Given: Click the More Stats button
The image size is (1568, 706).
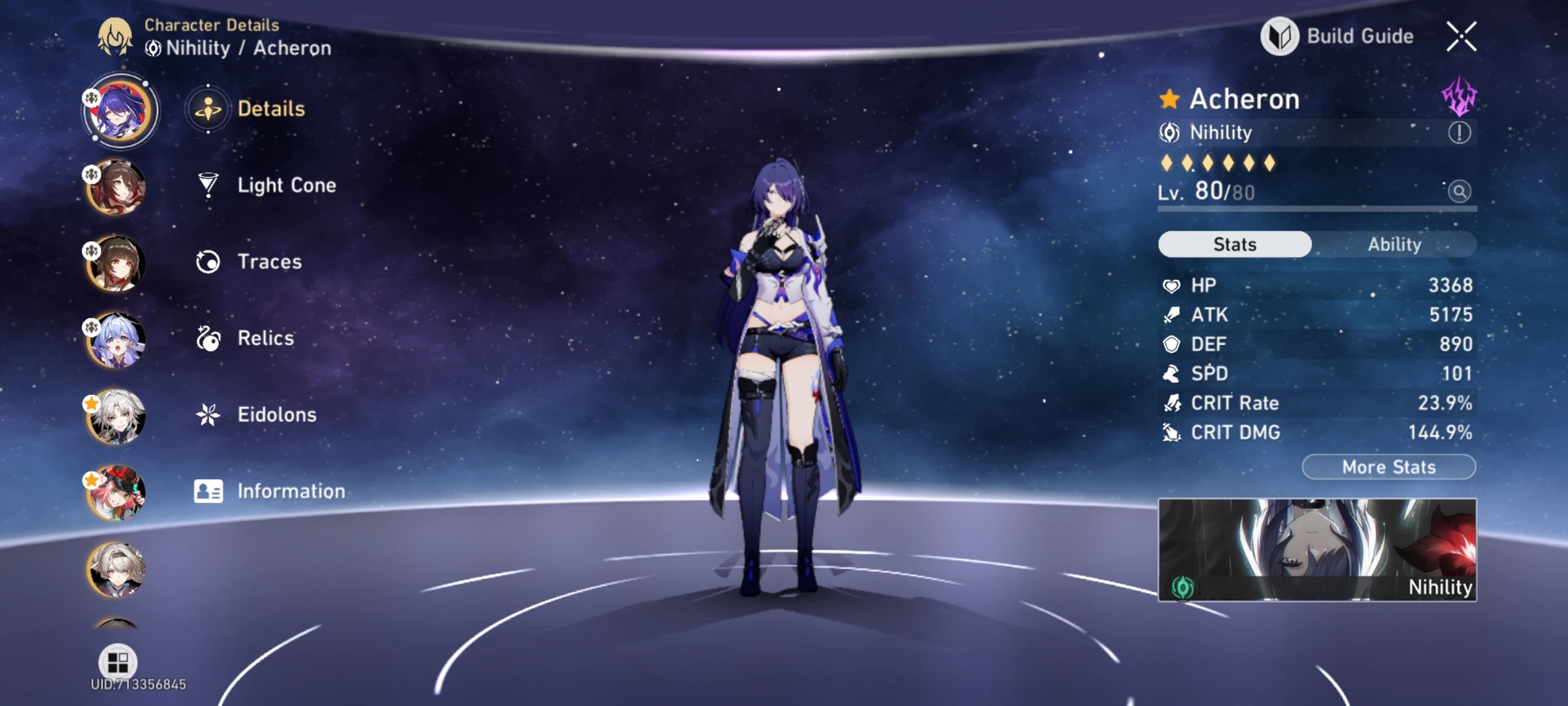Looking at the screenshot, I should [x=1388, y=466].
